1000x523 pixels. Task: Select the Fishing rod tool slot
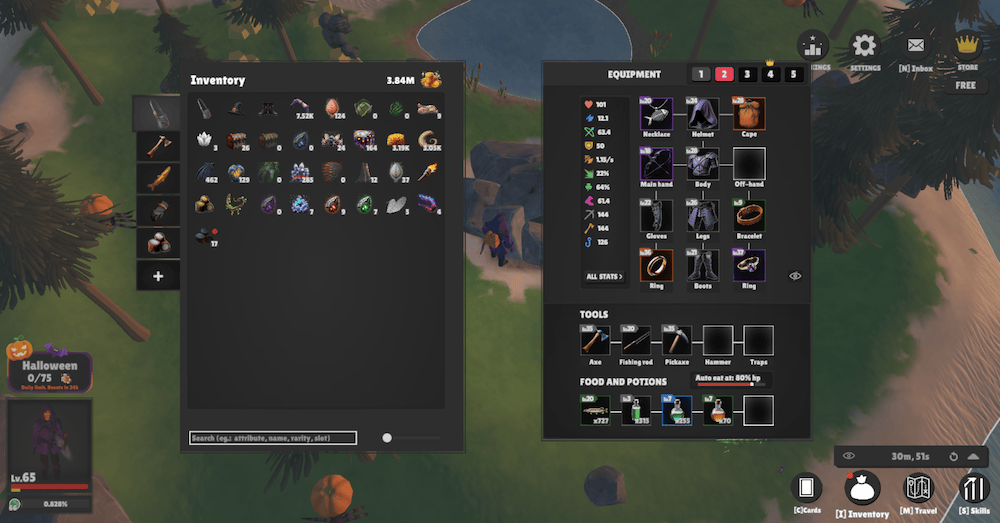pos(636,340)
